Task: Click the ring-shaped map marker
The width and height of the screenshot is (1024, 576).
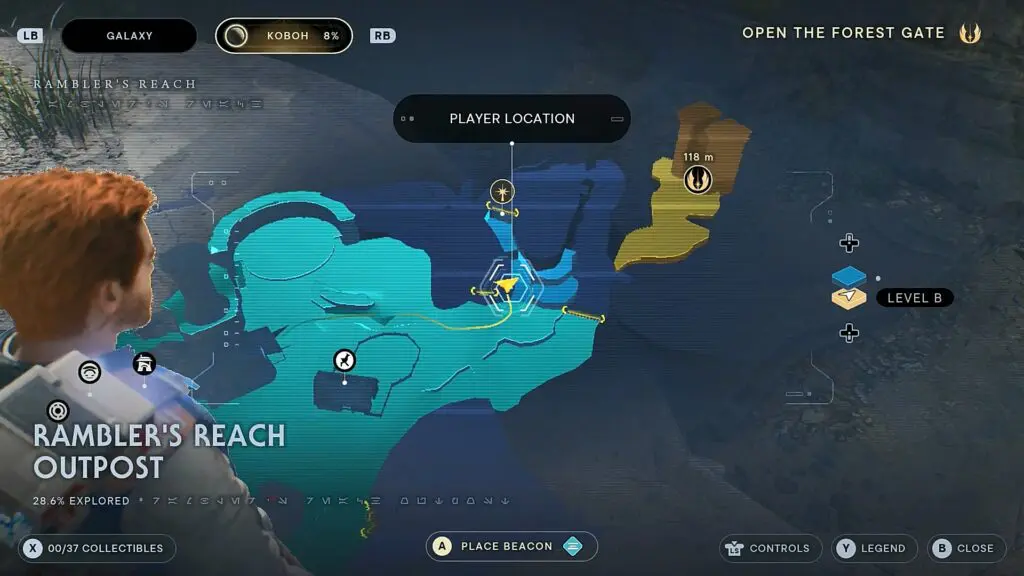Action: [59, 409]
